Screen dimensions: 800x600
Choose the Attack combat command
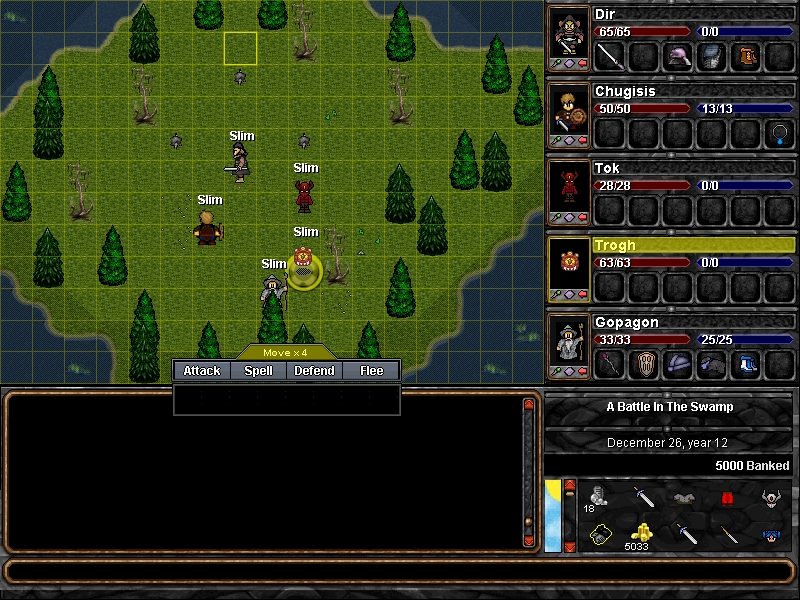coord(202,371)
